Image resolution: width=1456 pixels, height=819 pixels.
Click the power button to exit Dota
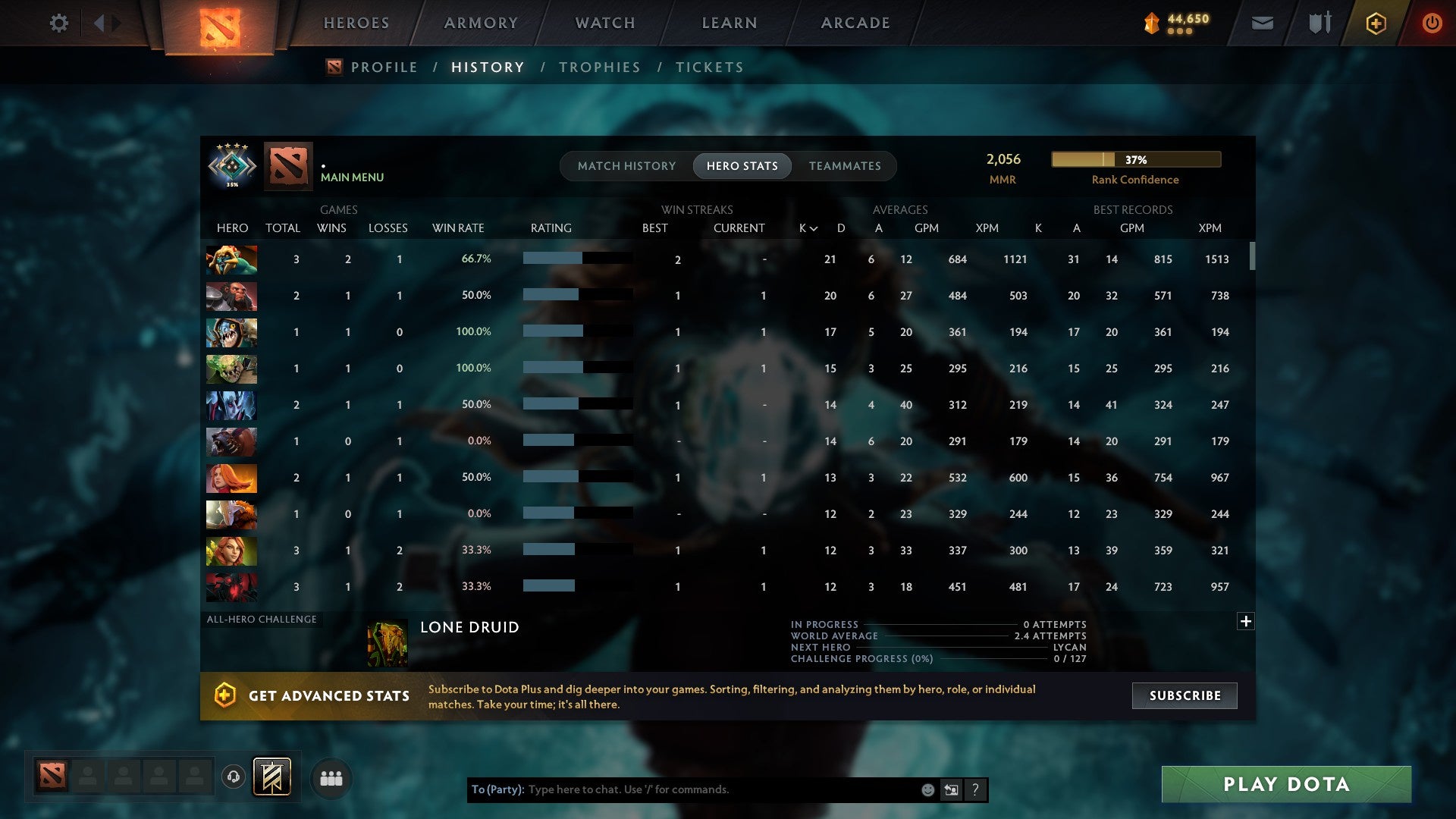1432,23
